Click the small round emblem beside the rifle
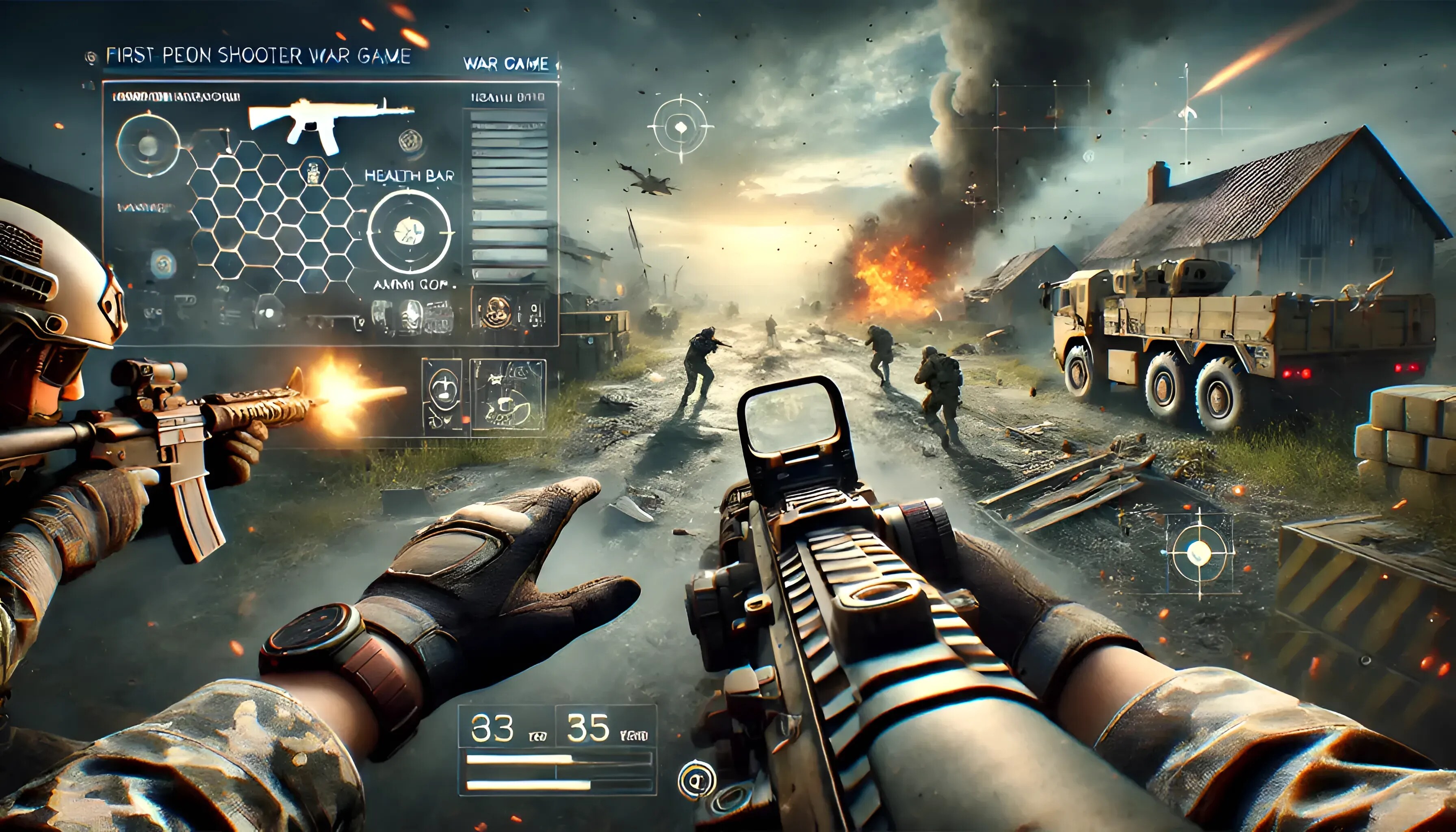Image resolution: width=1456 pixels, height=832 pixels. pyautogui.click(x=410, y=140)
